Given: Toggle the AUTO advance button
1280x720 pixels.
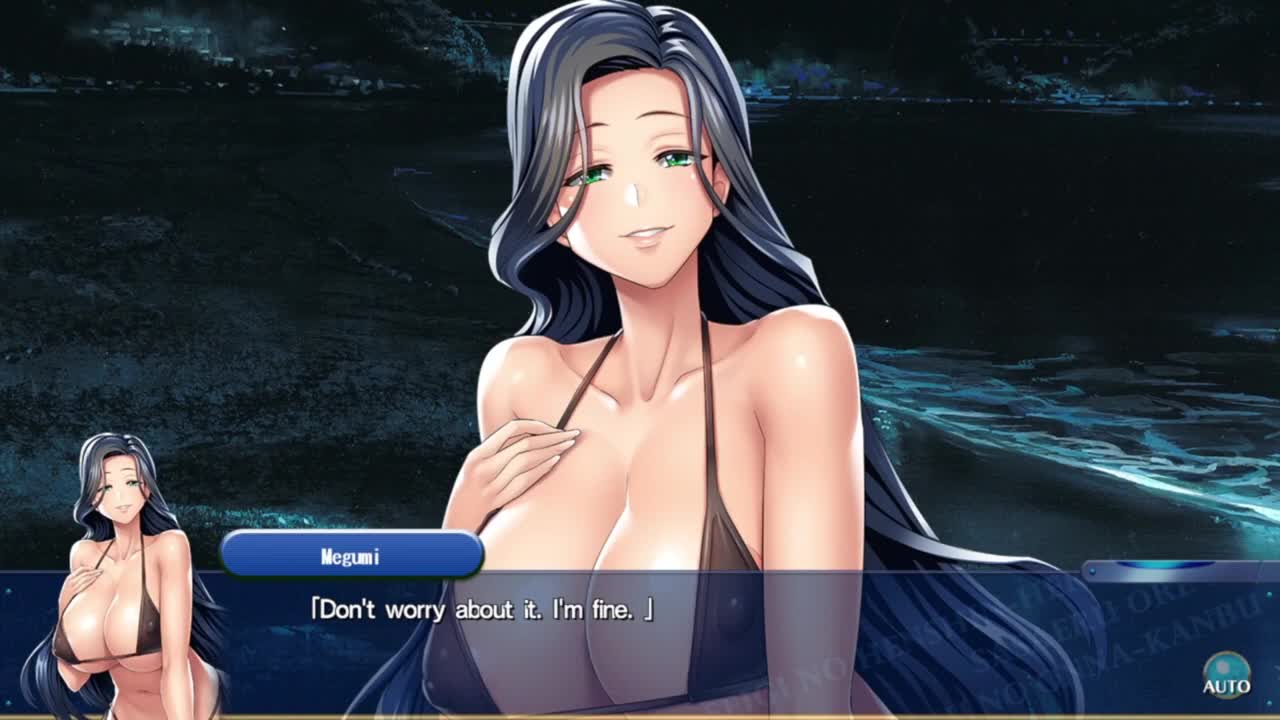Looking at the screenshot, I should point(1226,674).
